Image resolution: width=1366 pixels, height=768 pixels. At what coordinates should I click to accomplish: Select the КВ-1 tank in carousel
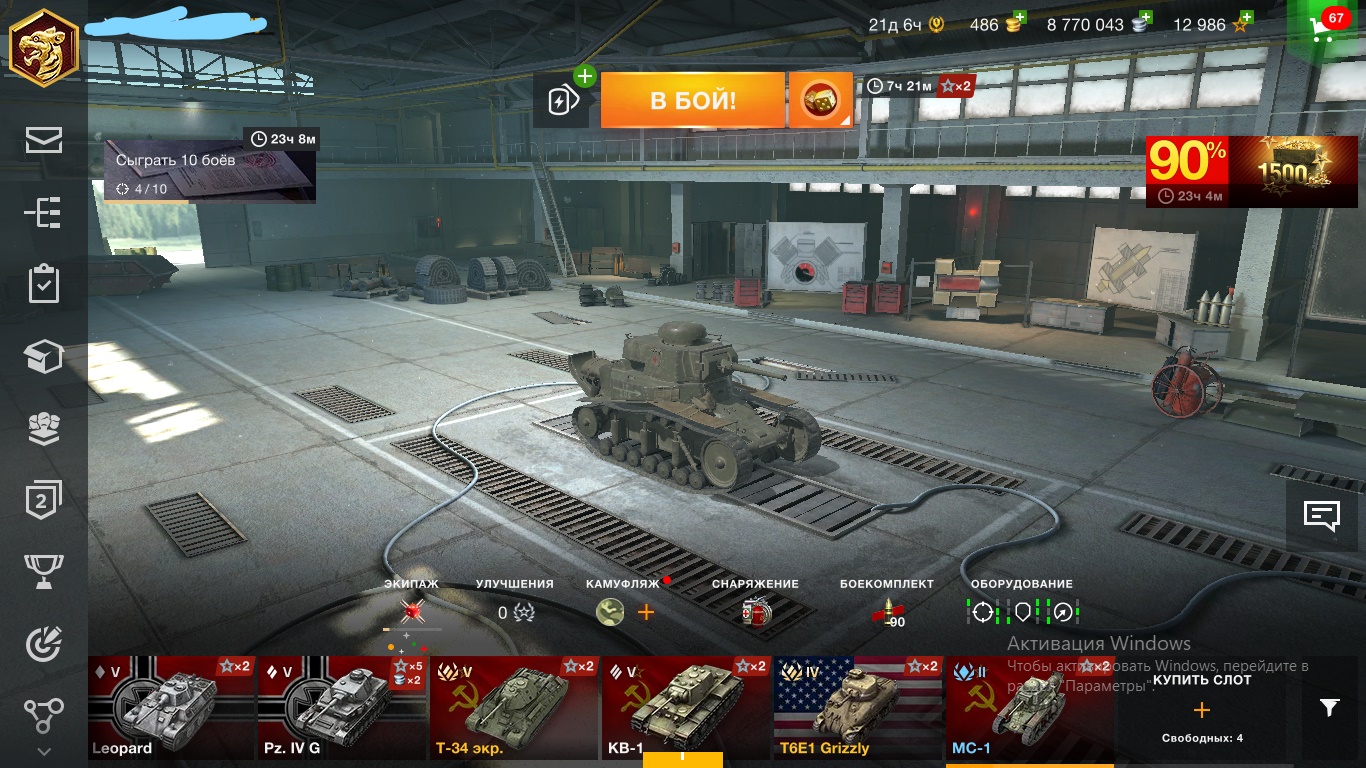[686, 708]
